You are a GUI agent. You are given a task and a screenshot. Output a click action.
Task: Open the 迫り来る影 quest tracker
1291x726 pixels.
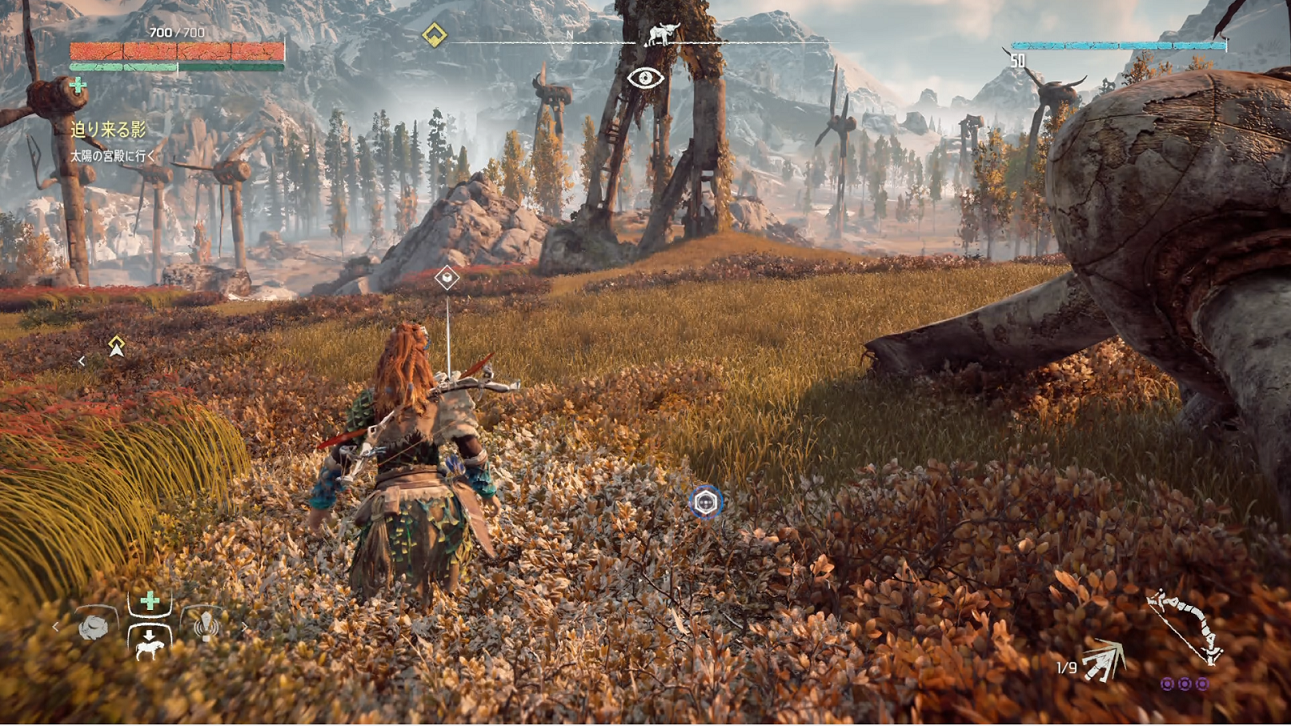tap(108, 129)
